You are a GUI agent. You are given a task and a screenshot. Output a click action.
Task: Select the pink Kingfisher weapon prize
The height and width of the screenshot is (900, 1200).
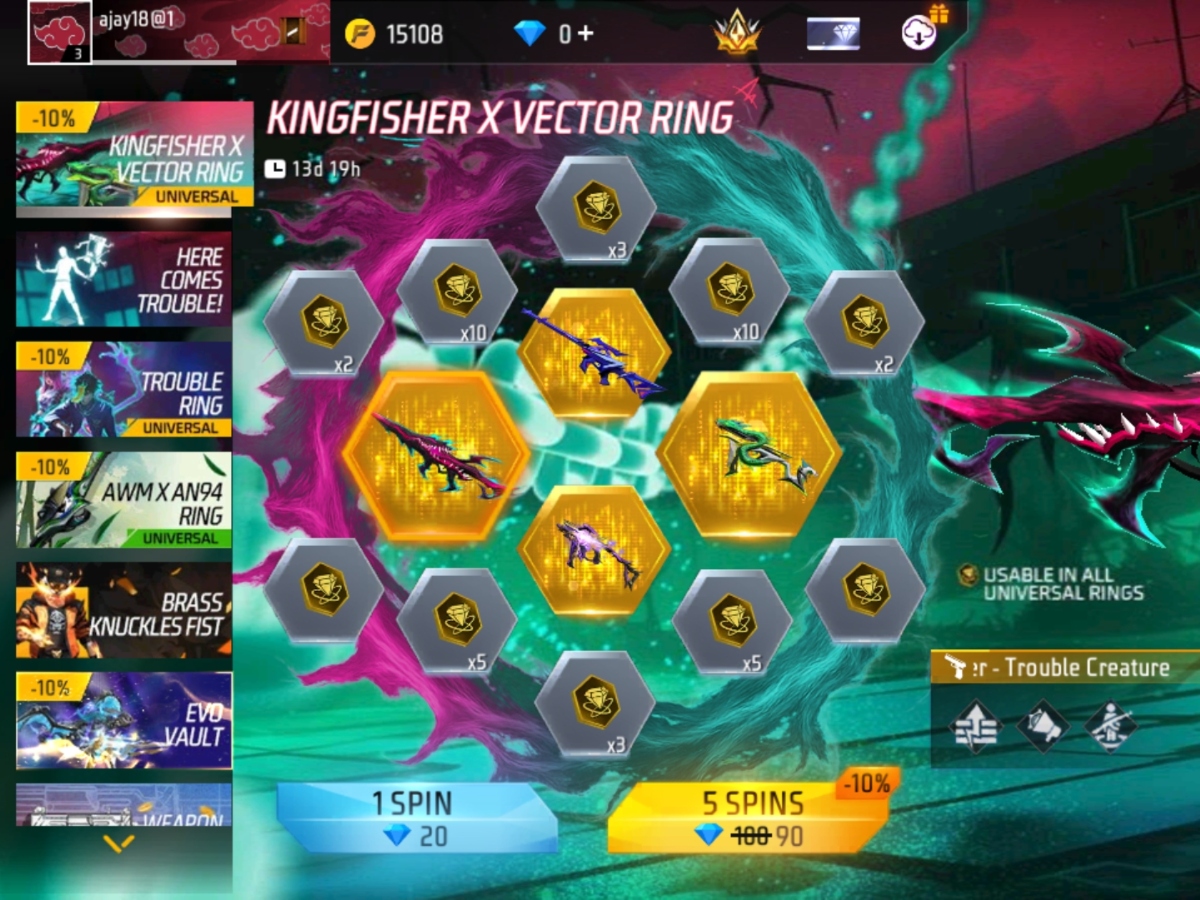(436, 456)
